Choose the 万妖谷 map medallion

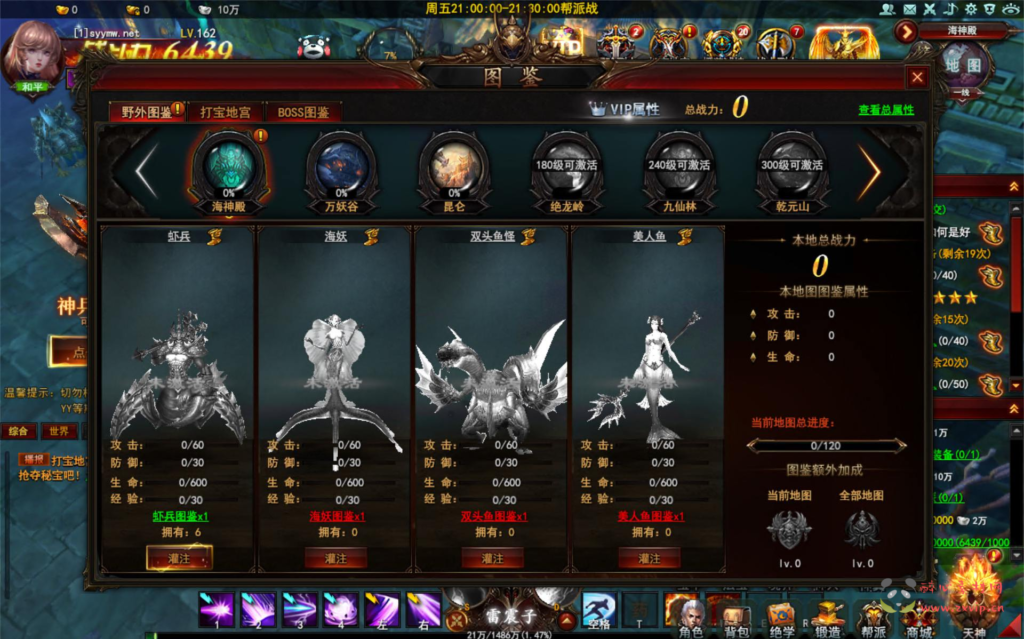[x=341, y=163]
